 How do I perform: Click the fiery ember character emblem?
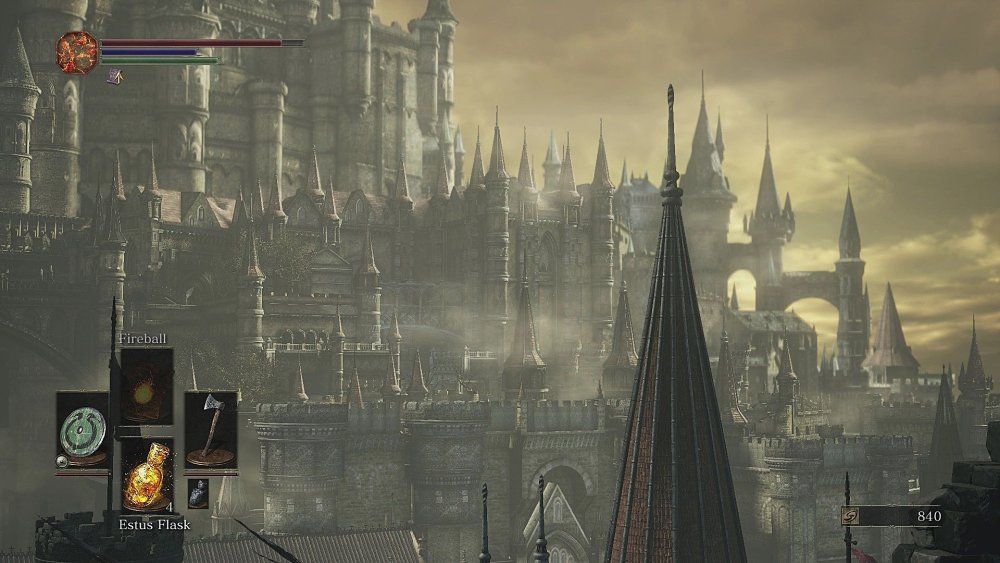point(77,52)
